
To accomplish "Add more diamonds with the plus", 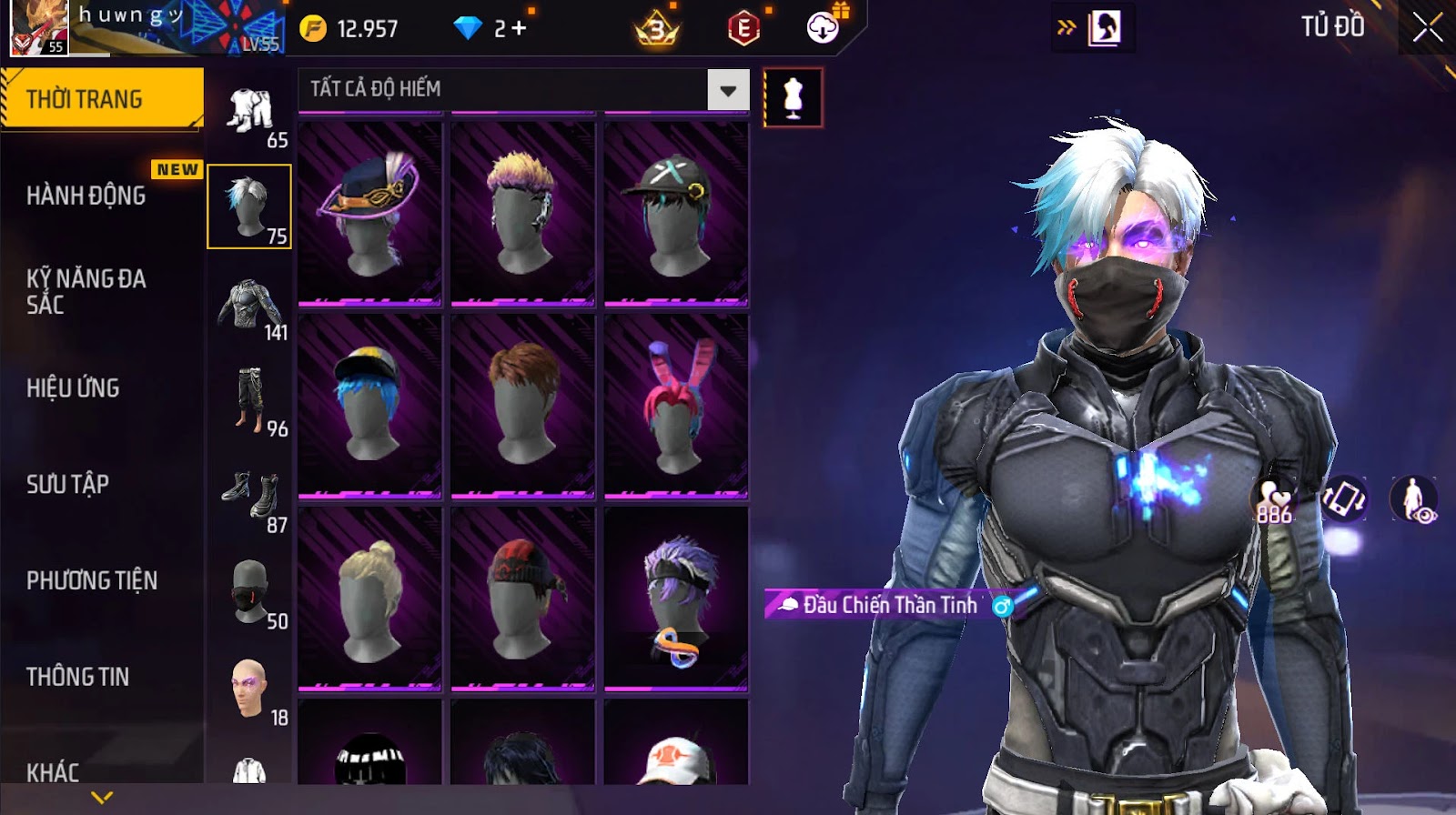I will click(519, 28).
